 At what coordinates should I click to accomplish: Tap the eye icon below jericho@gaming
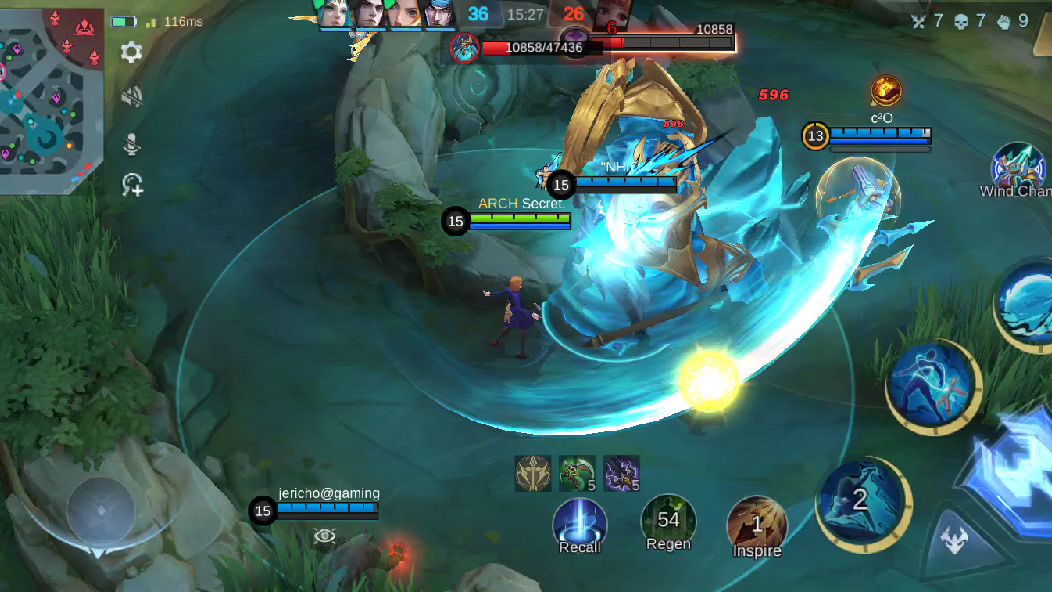(x=323, y=537)
